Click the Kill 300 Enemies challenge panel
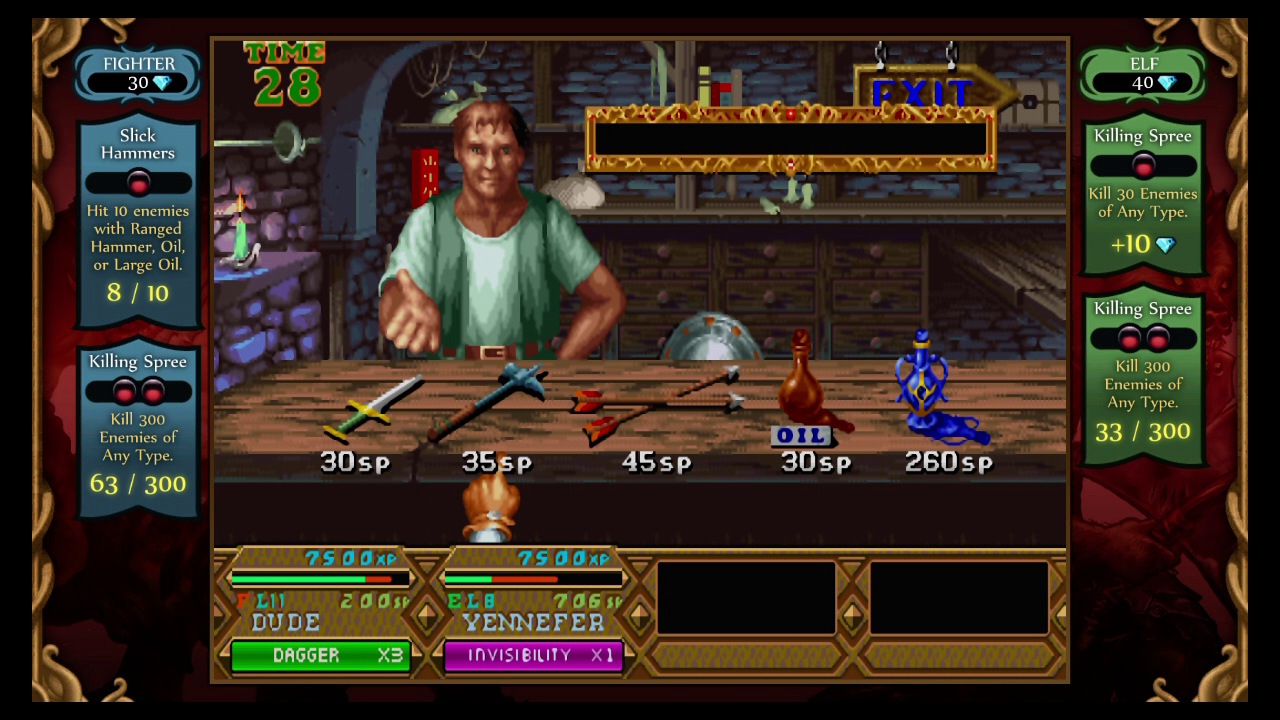Image resolution: width=1280 pixels, height=720 pixels. (x=1142, y=370)
